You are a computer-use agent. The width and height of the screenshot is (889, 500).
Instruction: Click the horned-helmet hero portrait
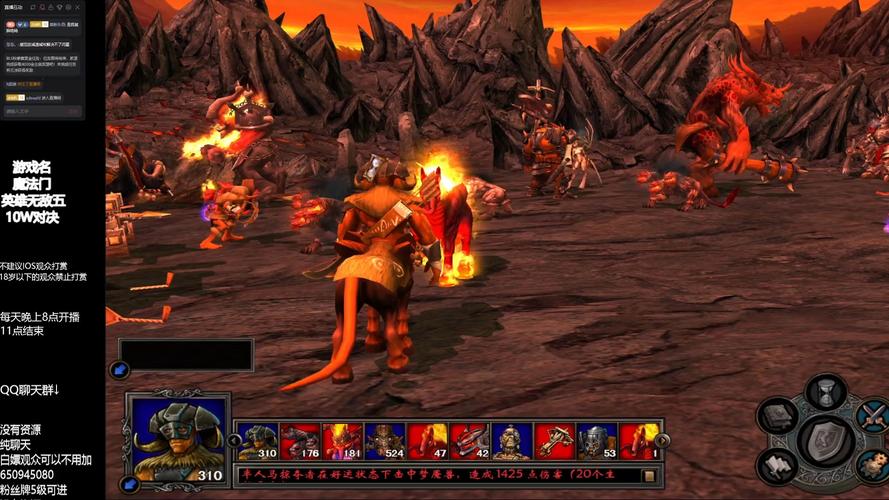177,436
